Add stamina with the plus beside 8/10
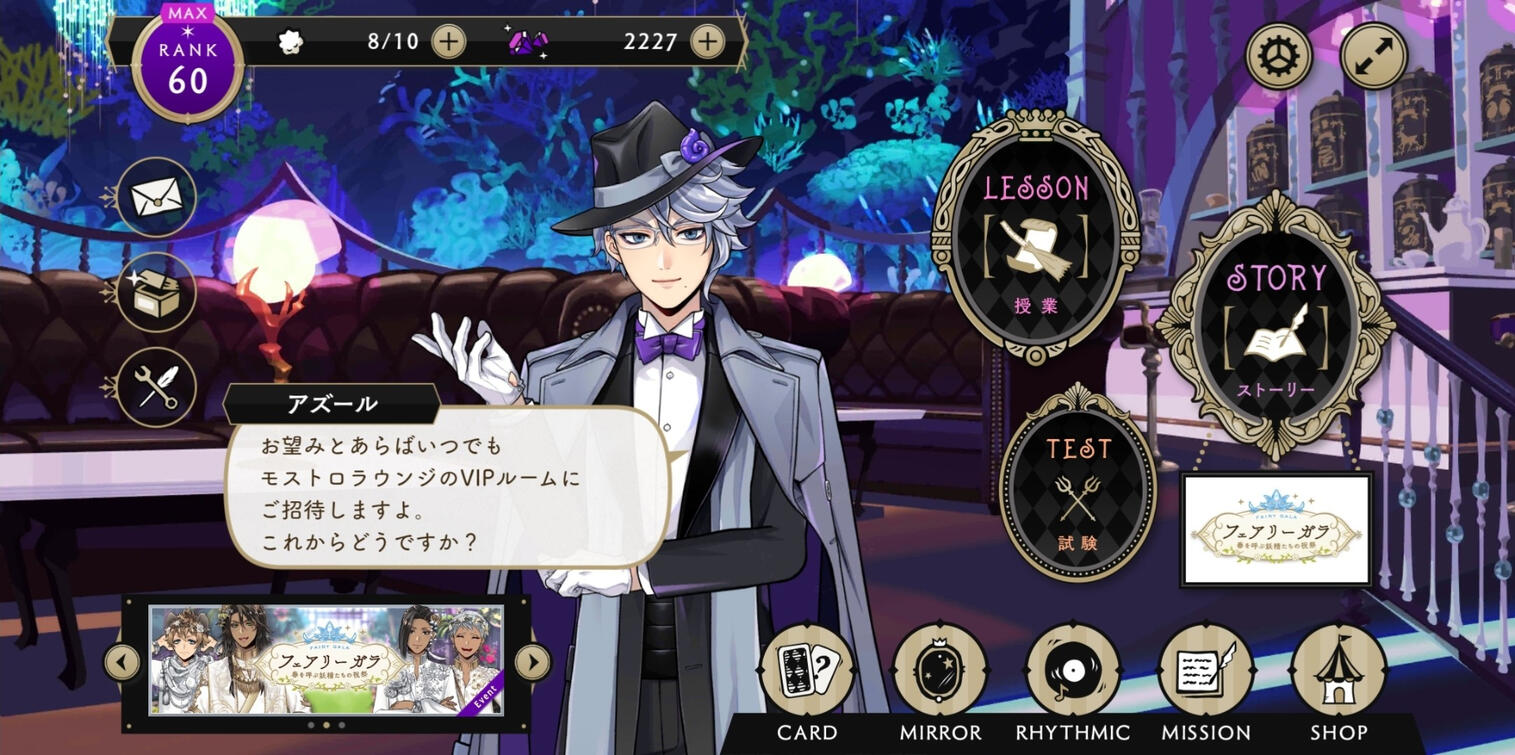Image resolution: width=1515 pixels, height=755 pixels. 448,41
